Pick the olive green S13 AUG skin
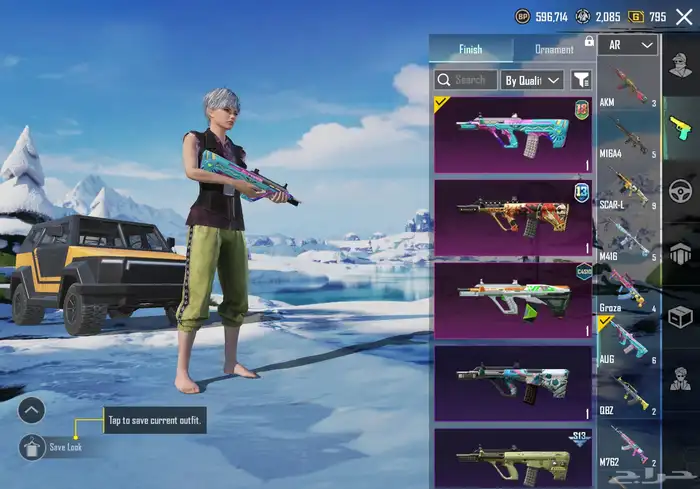700x489 pixels. (x=513, y=458)
